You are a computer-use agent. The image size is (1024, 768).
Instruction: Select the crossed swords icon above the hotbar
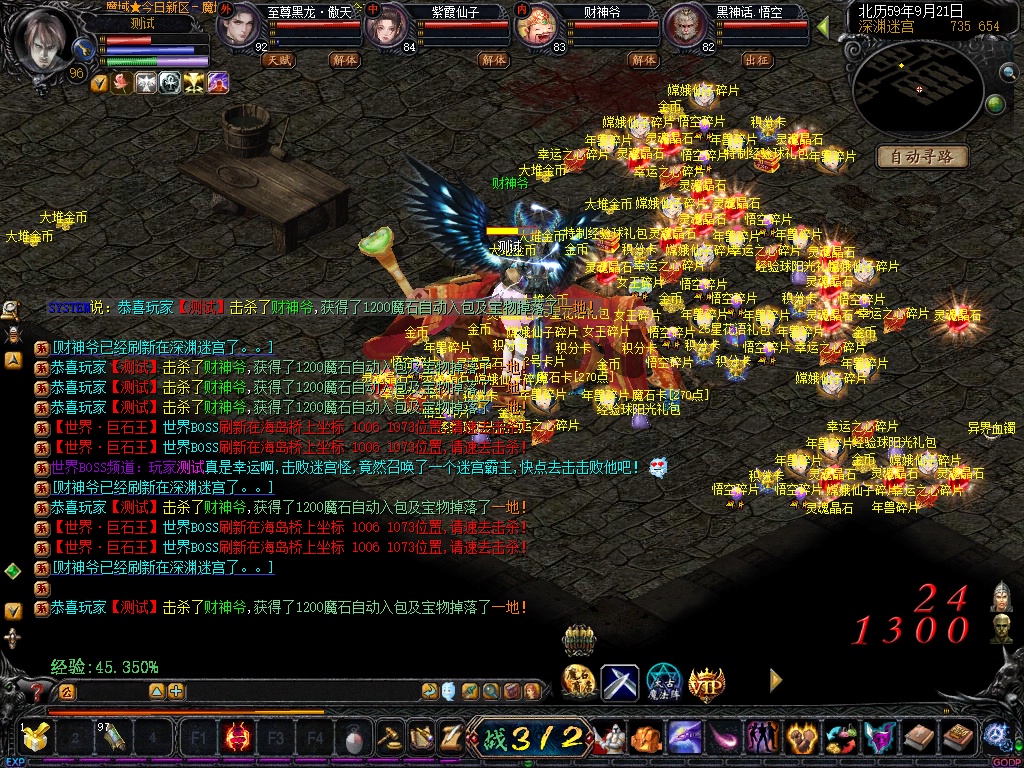(x=620, y=682)
